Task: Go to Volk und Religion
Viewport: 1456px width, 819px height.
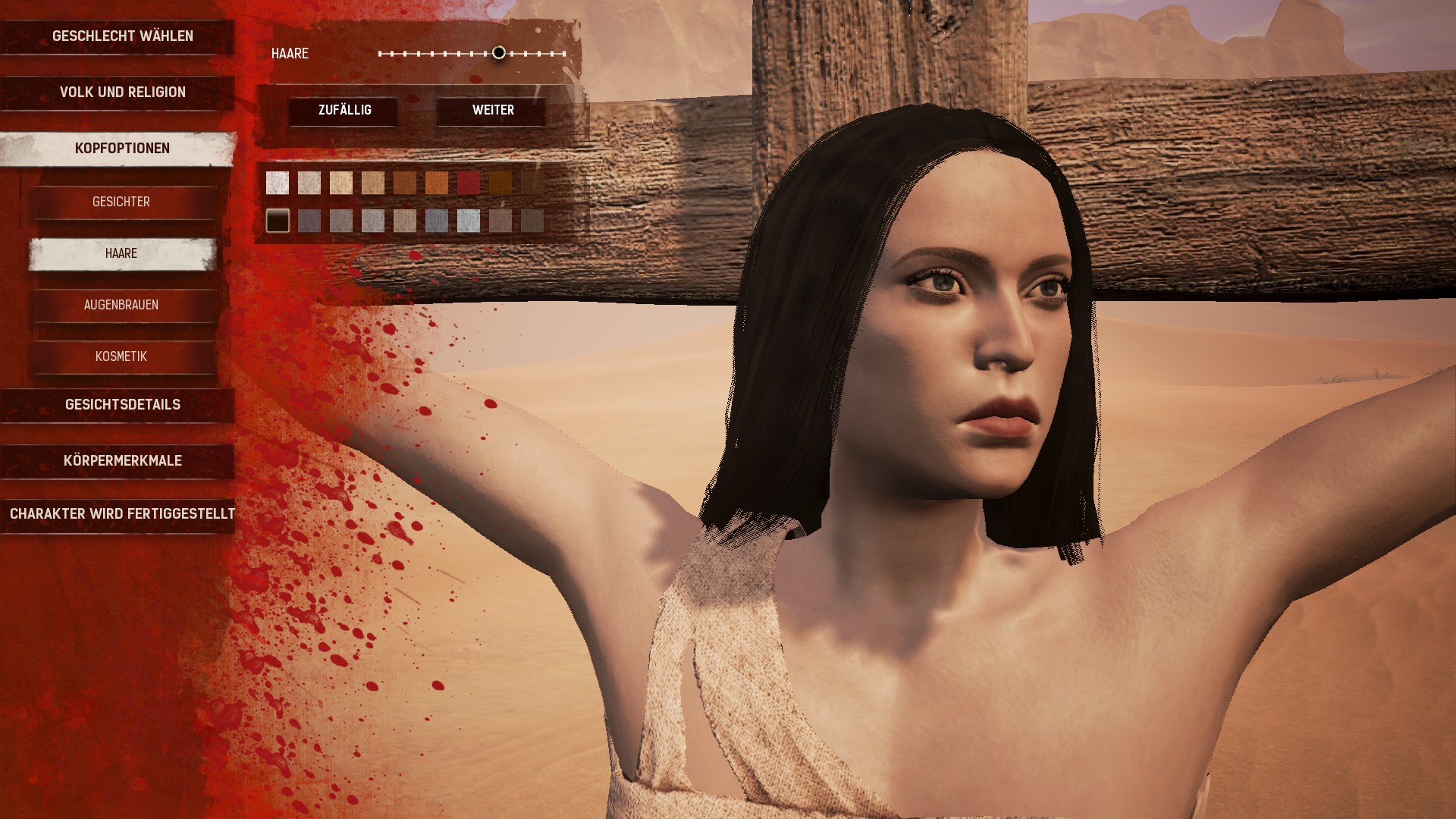Action: tap(122, 93)
